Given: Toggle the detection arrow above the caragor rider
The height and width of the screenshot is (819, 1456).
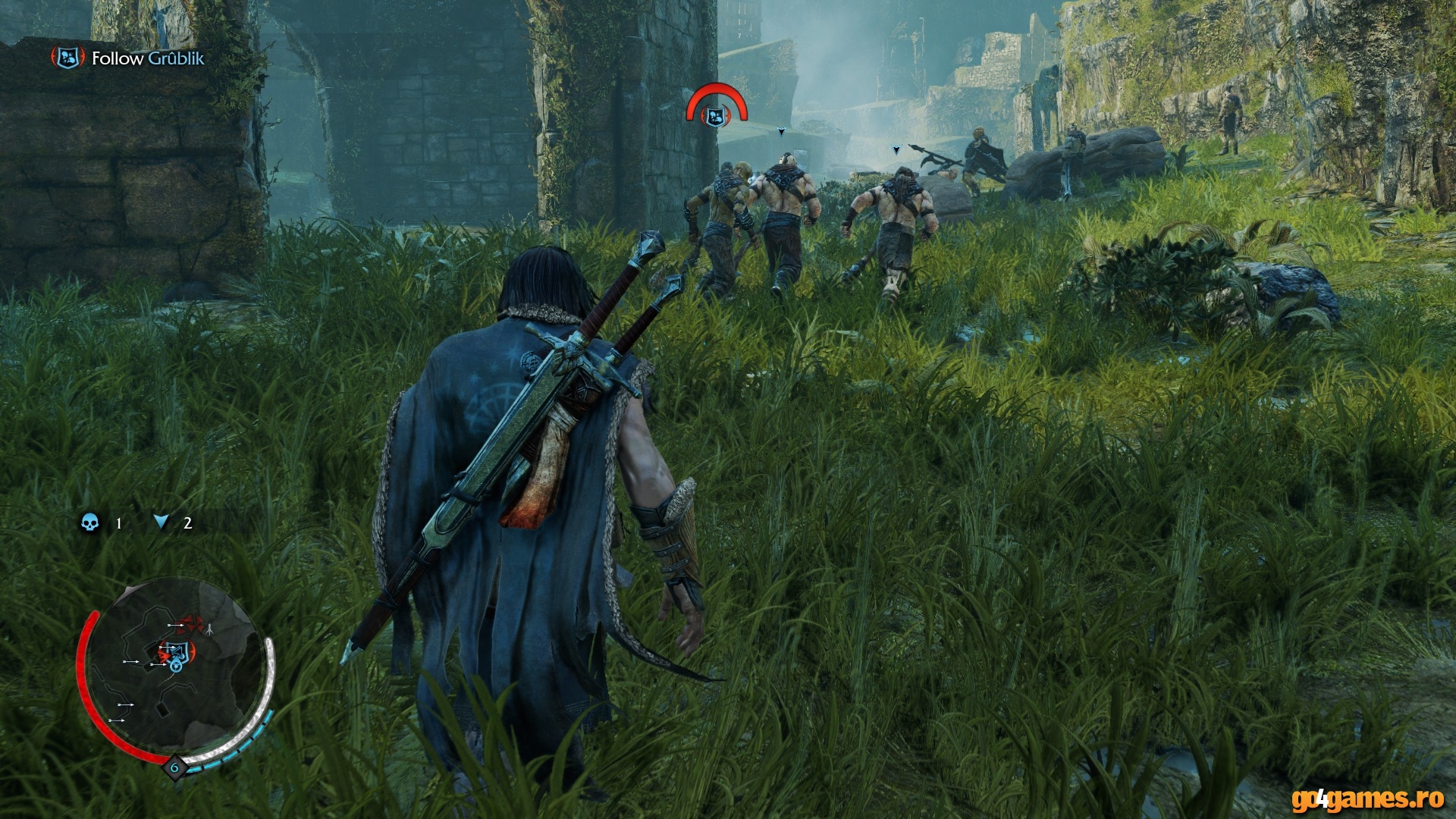Looking at the screenshot, I should point(895,151).
